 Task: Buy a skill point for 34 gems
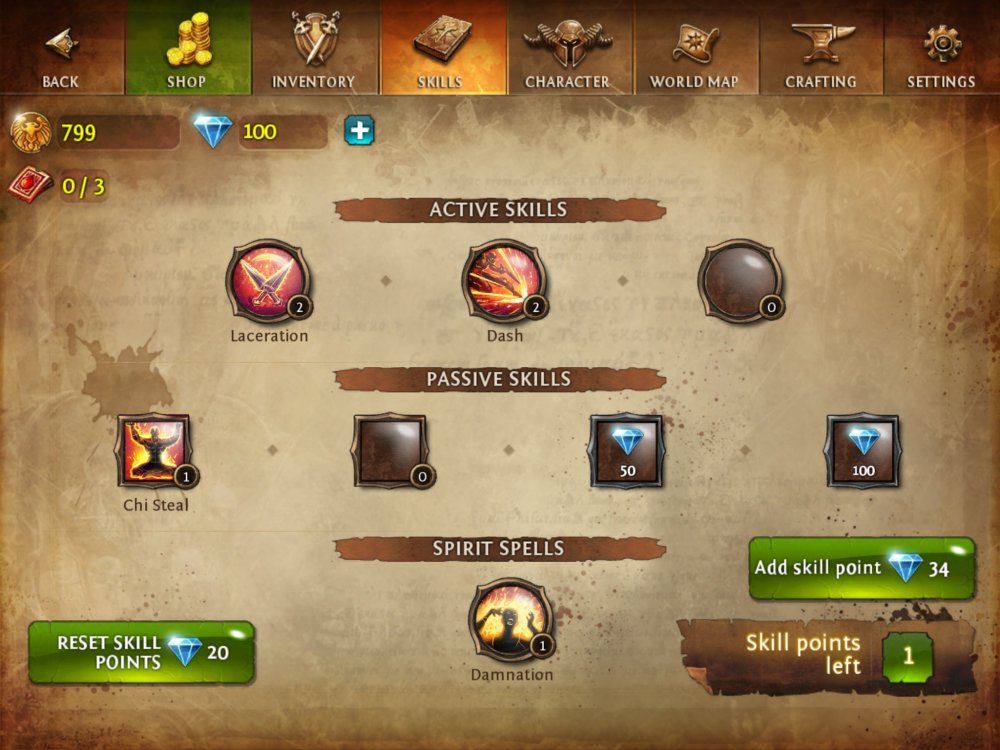click(861, 568)
